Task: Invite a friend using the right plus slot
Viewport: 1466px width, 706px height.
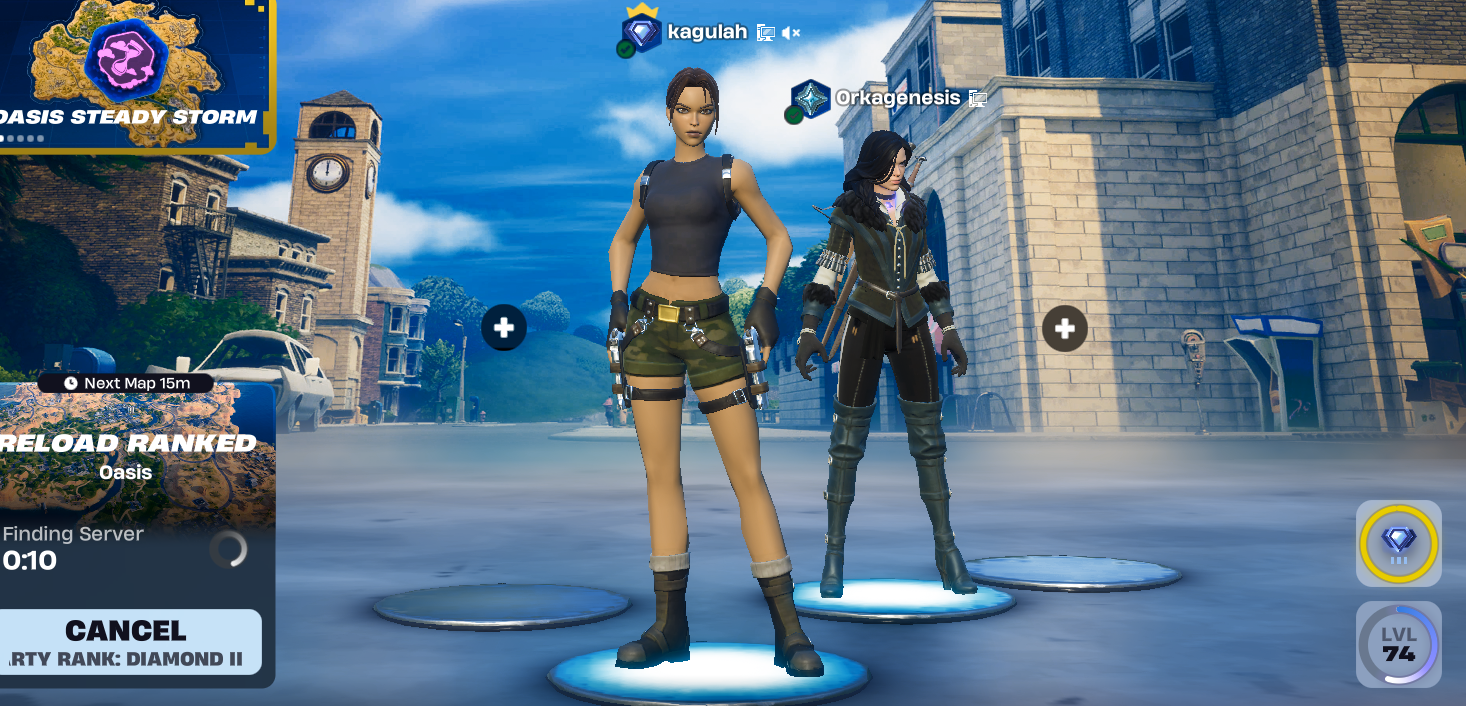Action: (x=1064, y=328)
